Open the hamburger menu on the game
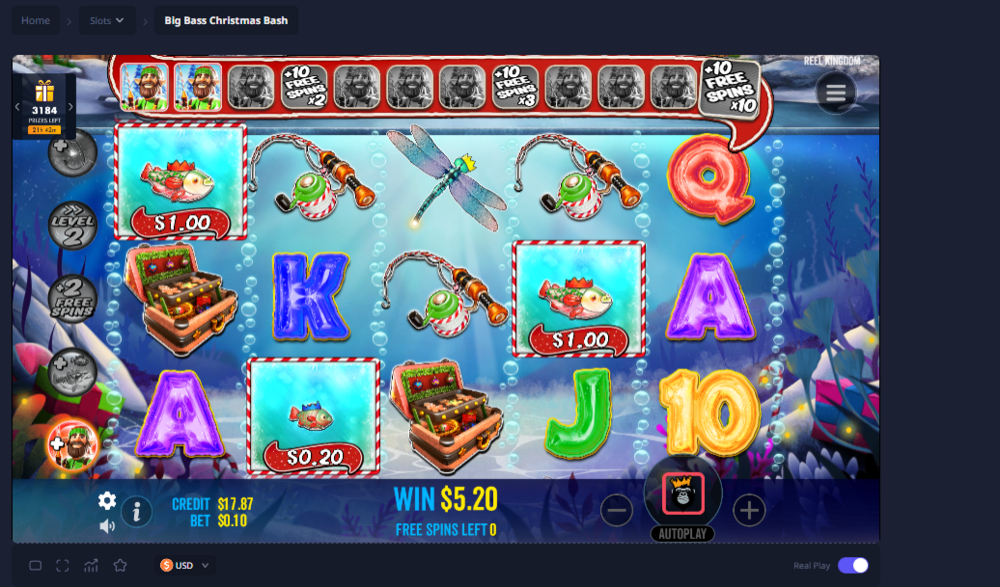The image size is (1000, 587). coord(836,93)
